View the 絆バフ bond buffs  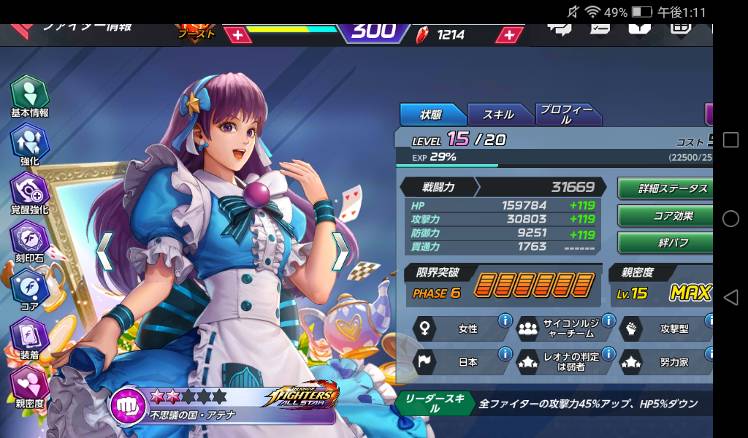pyautogui.click(x=663, y=242)
